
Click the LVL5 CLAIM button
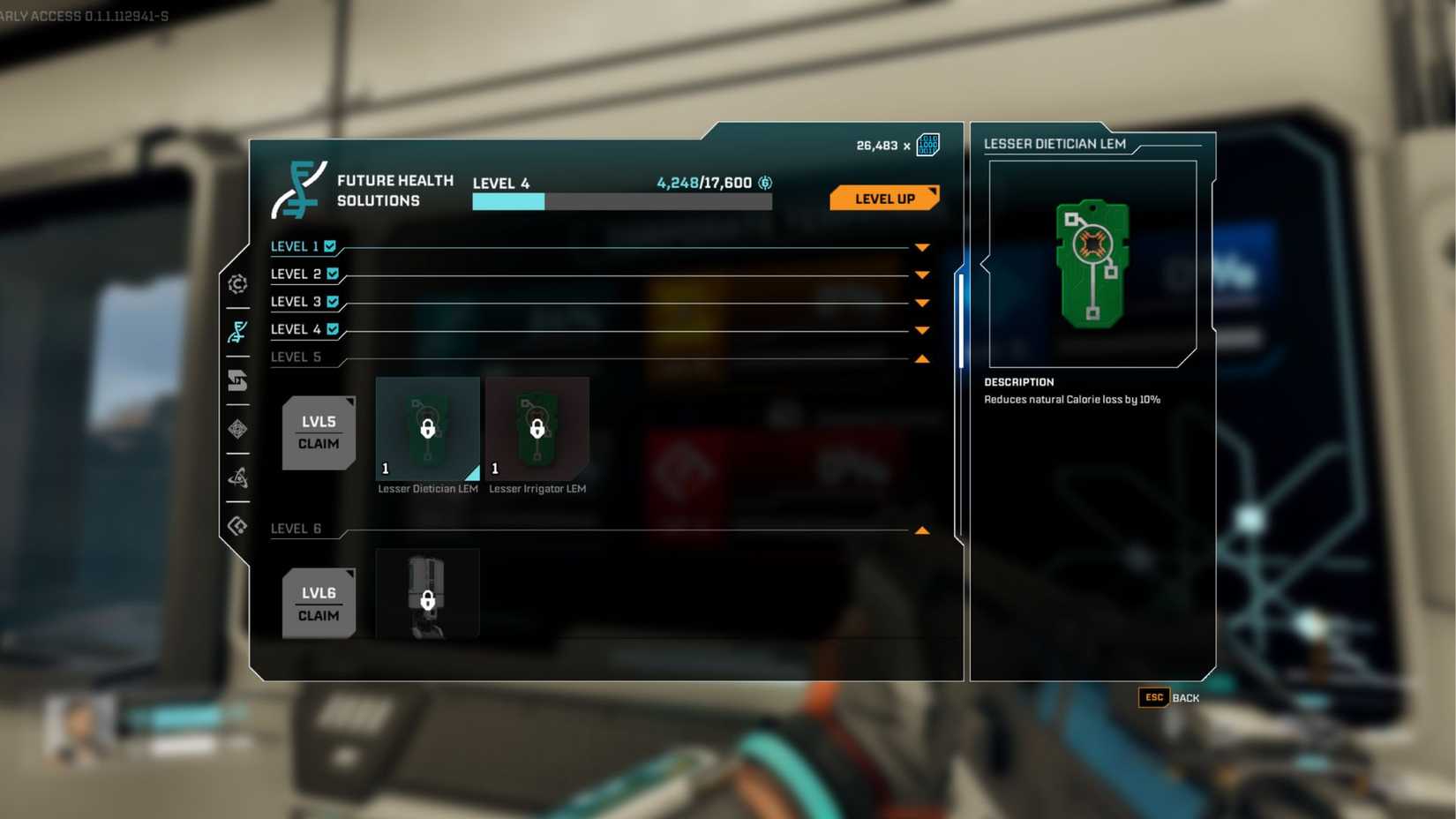(319, 432)
